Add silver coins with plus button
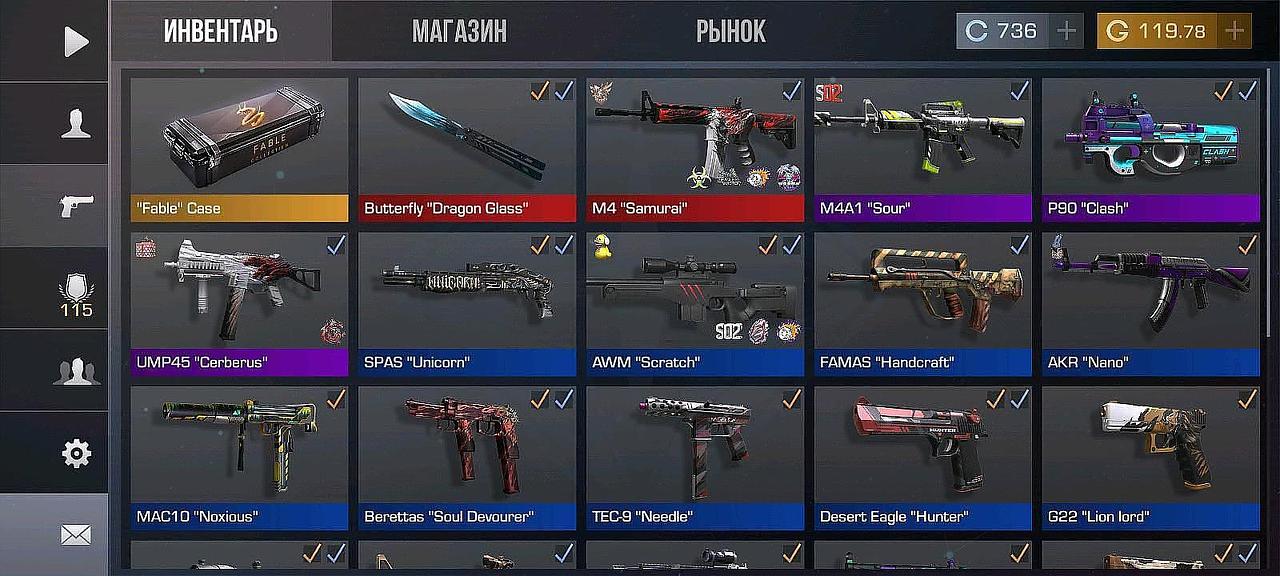The image size is (1280, 576). (x=1067, y=31)
